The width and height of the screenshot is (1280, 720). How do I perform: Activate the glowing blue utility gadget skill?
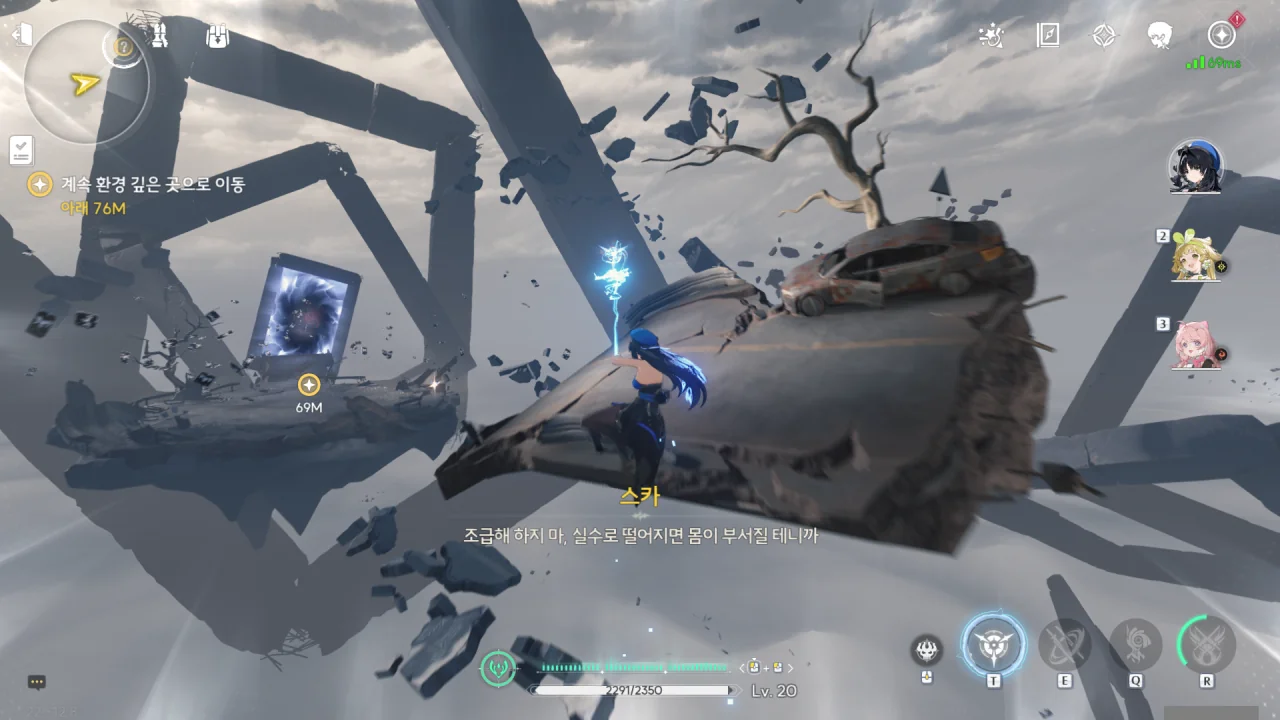point(993,645)
